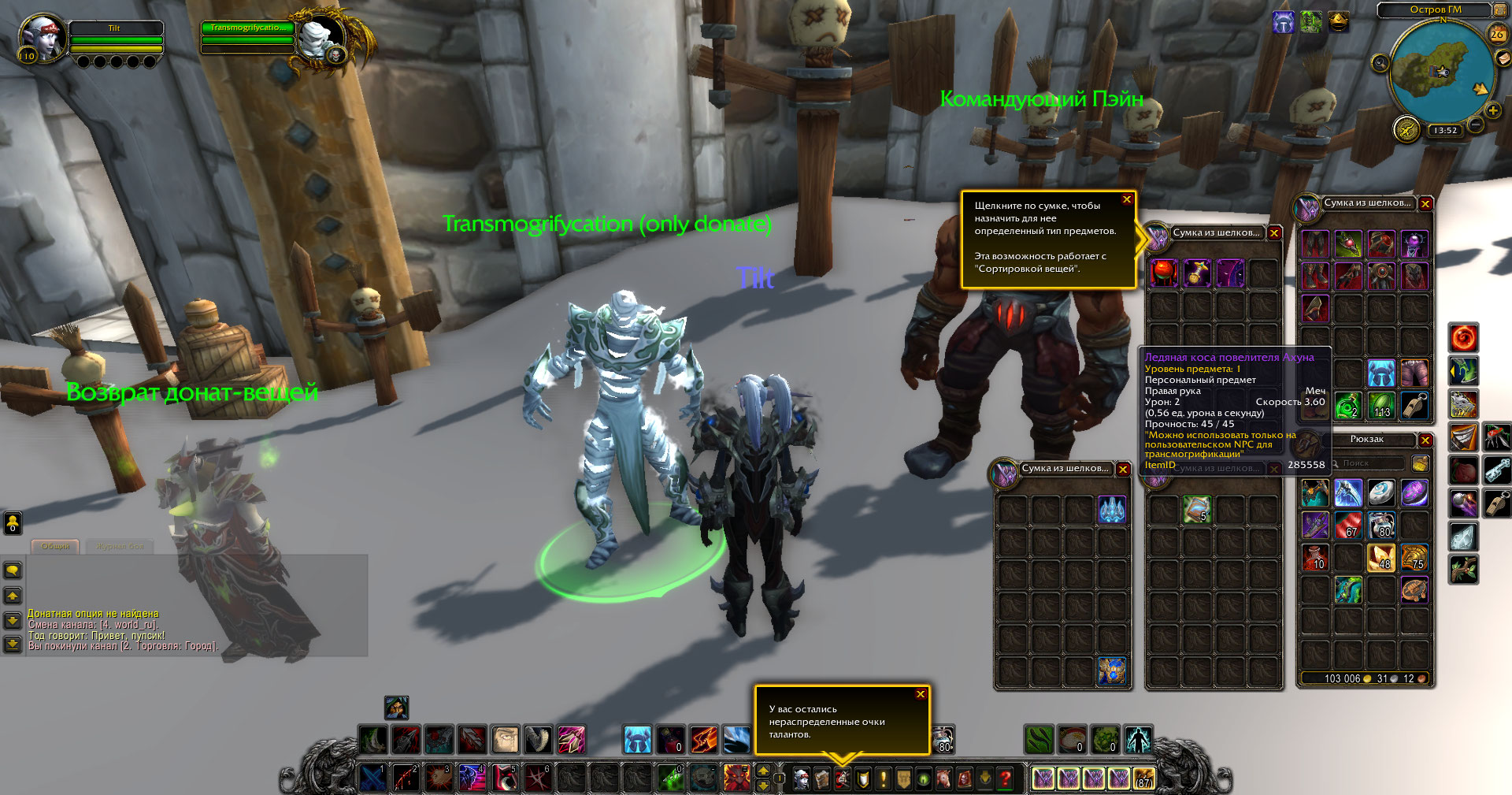Activate the crossed swords ability in slot 1
1512x795 pixels.
372,778
